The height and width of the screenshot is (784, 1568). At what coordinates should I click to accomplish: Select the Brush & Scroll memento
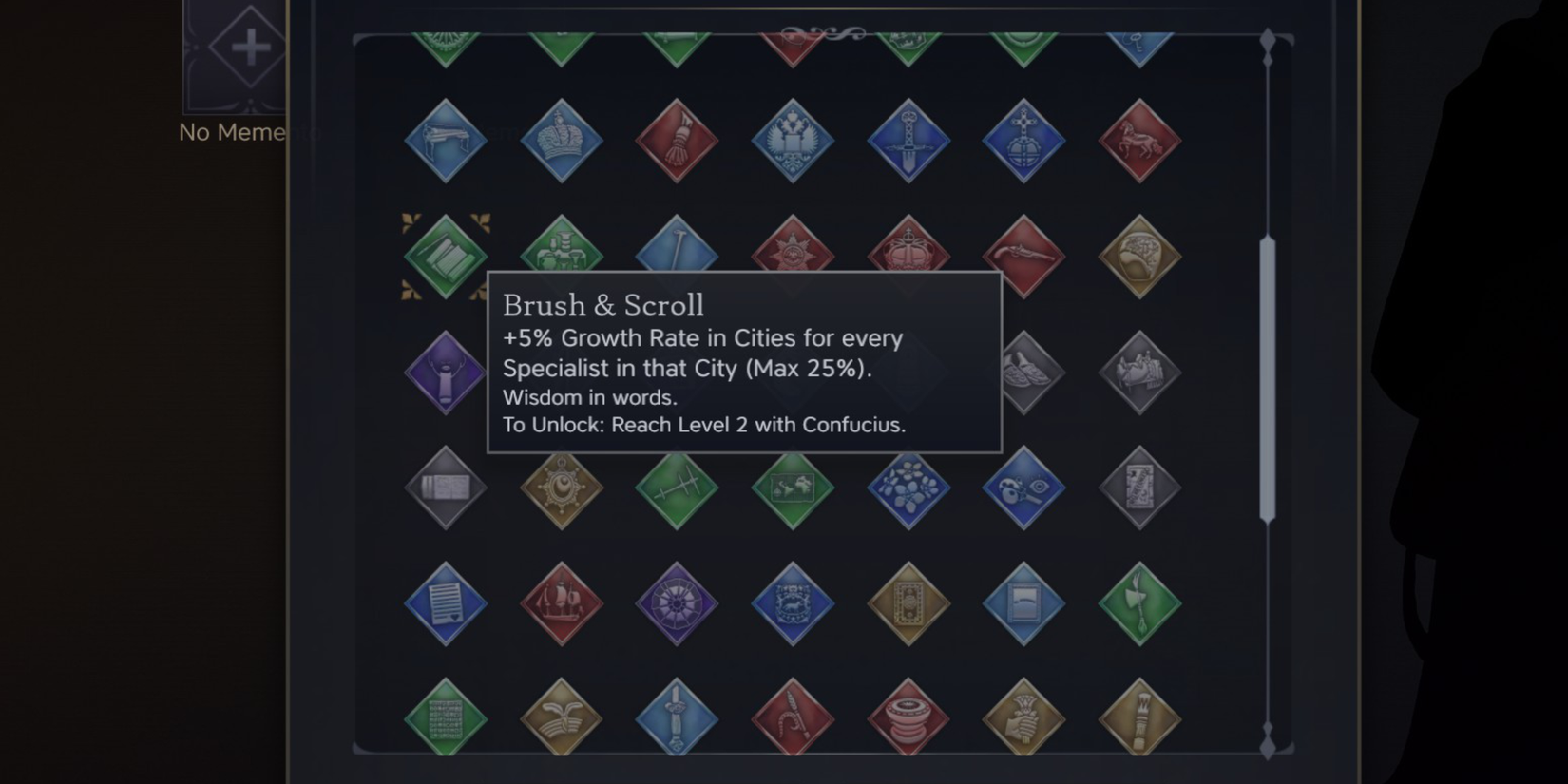[x=444, y=255]
